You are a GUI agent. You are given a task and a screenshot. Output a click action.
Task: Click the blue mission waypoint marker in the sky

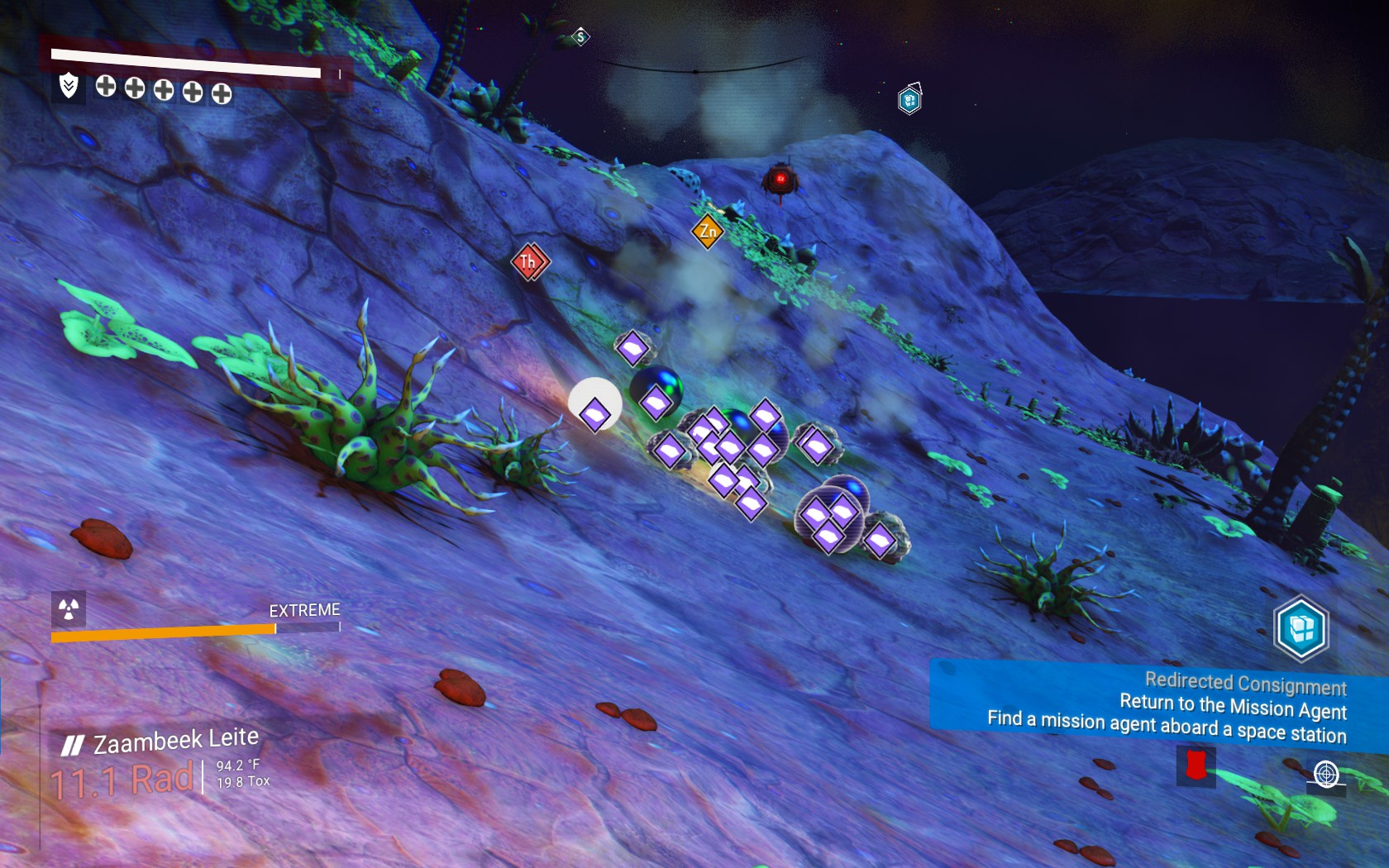tap(909, 100)
